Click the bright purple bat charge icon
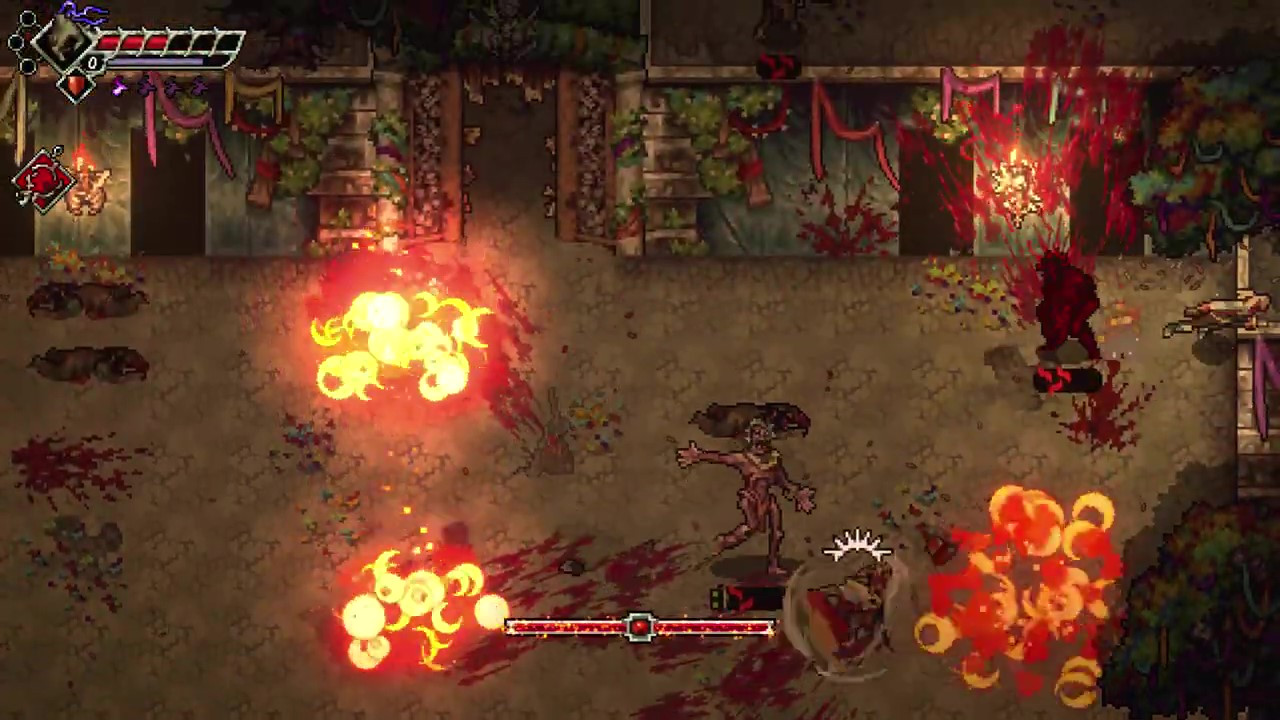 click(x=120, y=88)
